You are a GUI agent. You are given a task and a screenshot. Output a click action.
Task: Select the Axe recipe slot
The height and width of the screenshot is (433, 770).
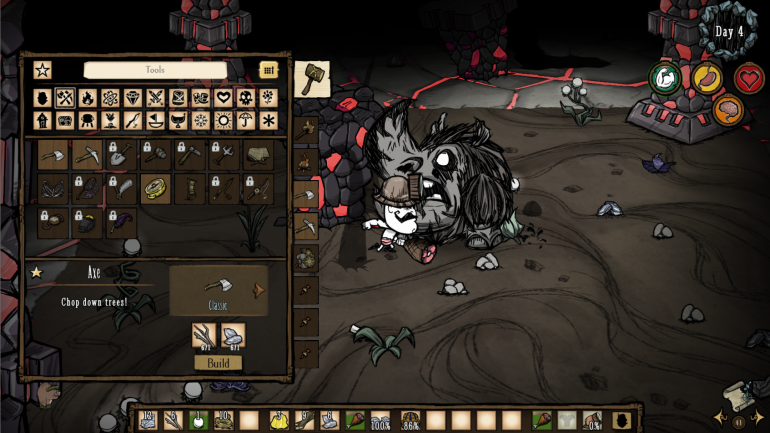pos(53,154)
